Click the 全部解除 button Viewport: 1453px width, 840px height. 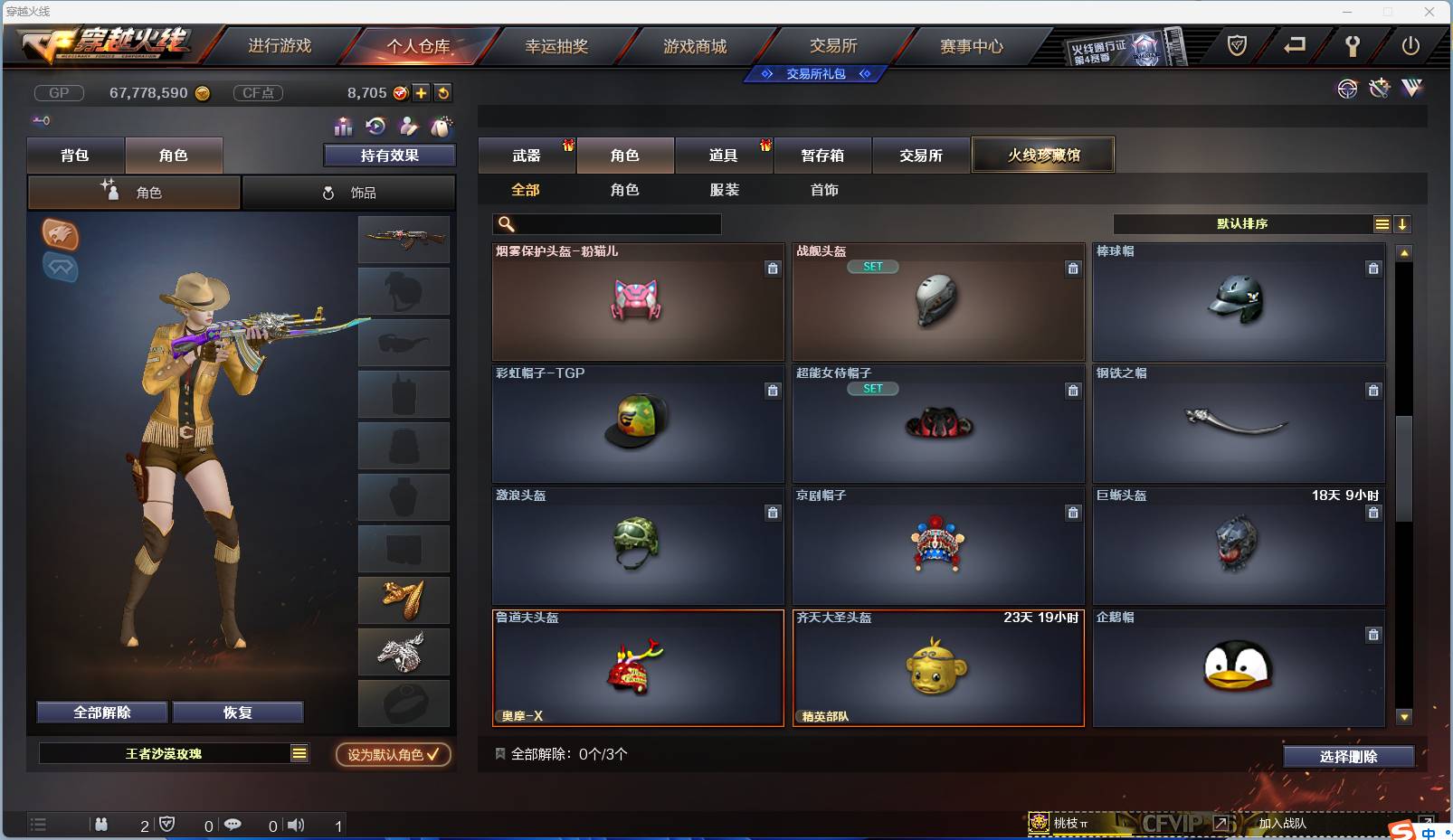[100, 712]
